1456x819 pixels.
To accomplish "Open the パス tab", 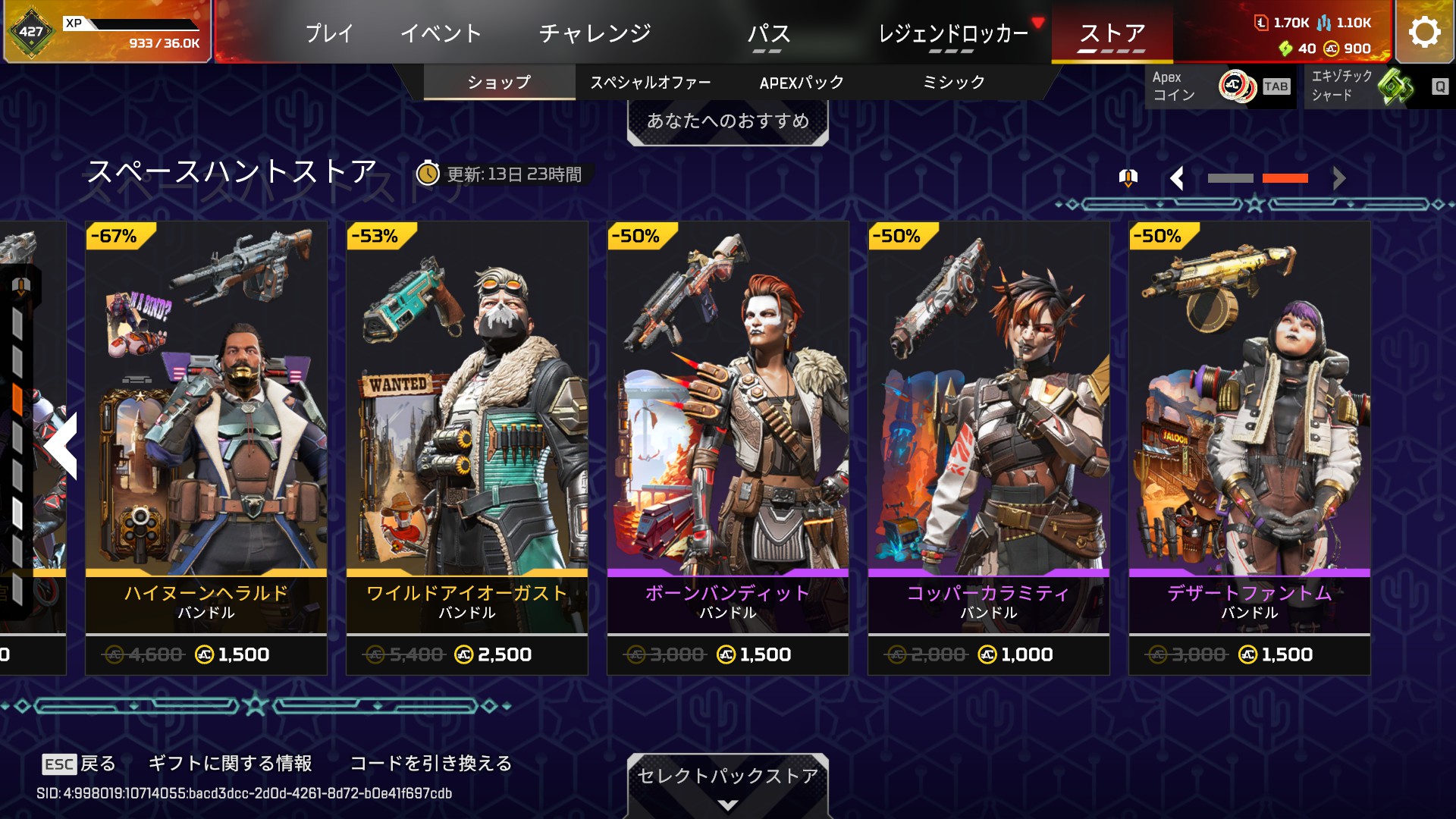I will point(768,33).
